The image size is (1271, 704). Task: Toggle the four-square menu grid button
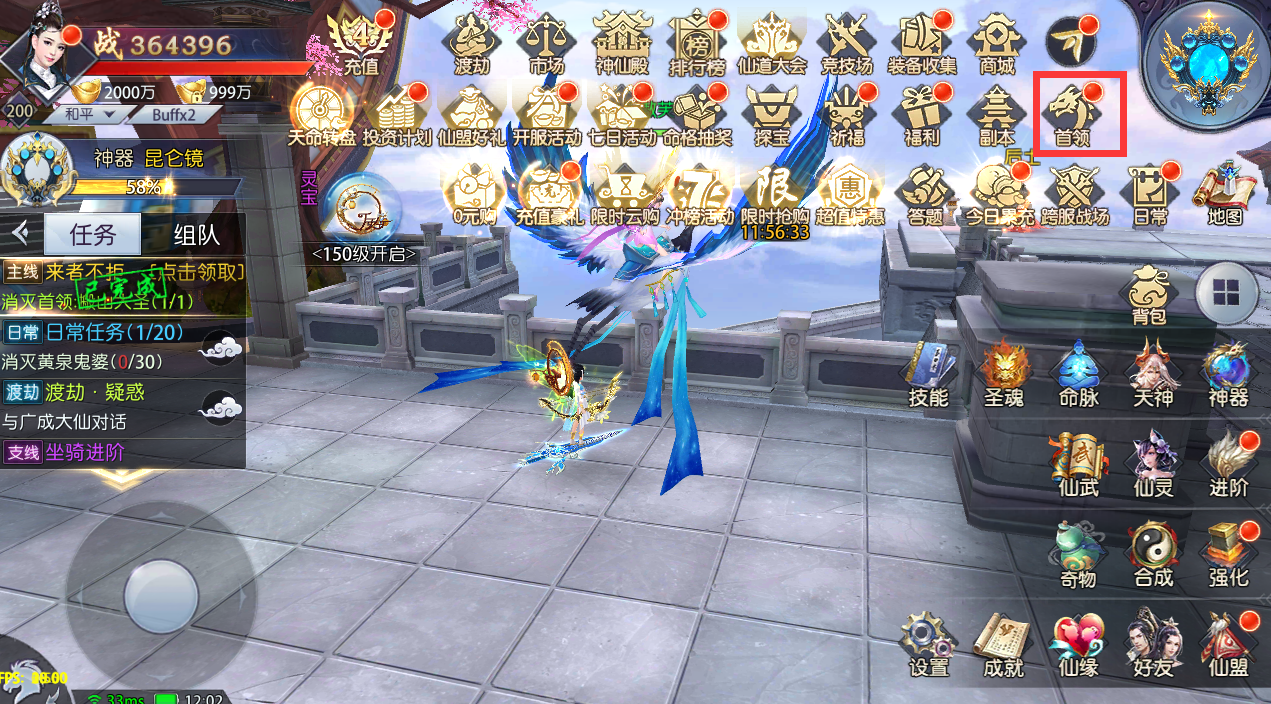pyautogui.click(x=1225, y=292)
